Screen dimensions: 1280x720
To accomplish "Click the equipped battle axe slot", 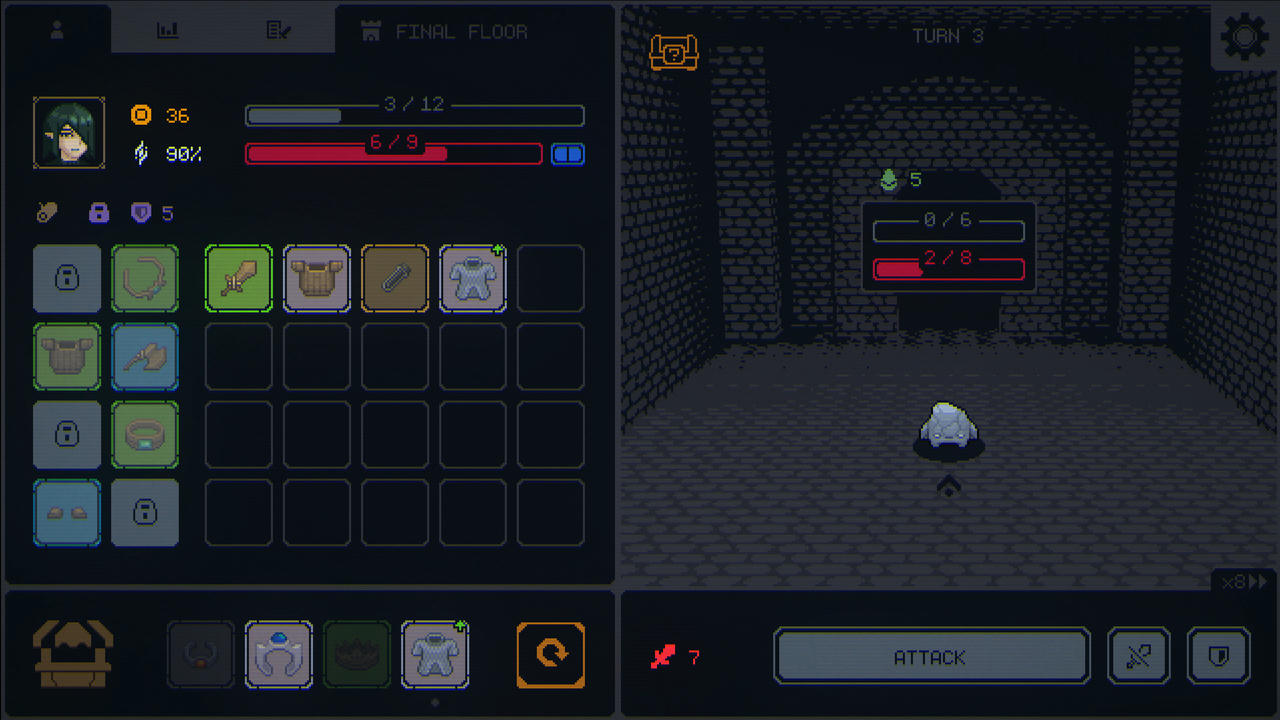I will [145, 357].
